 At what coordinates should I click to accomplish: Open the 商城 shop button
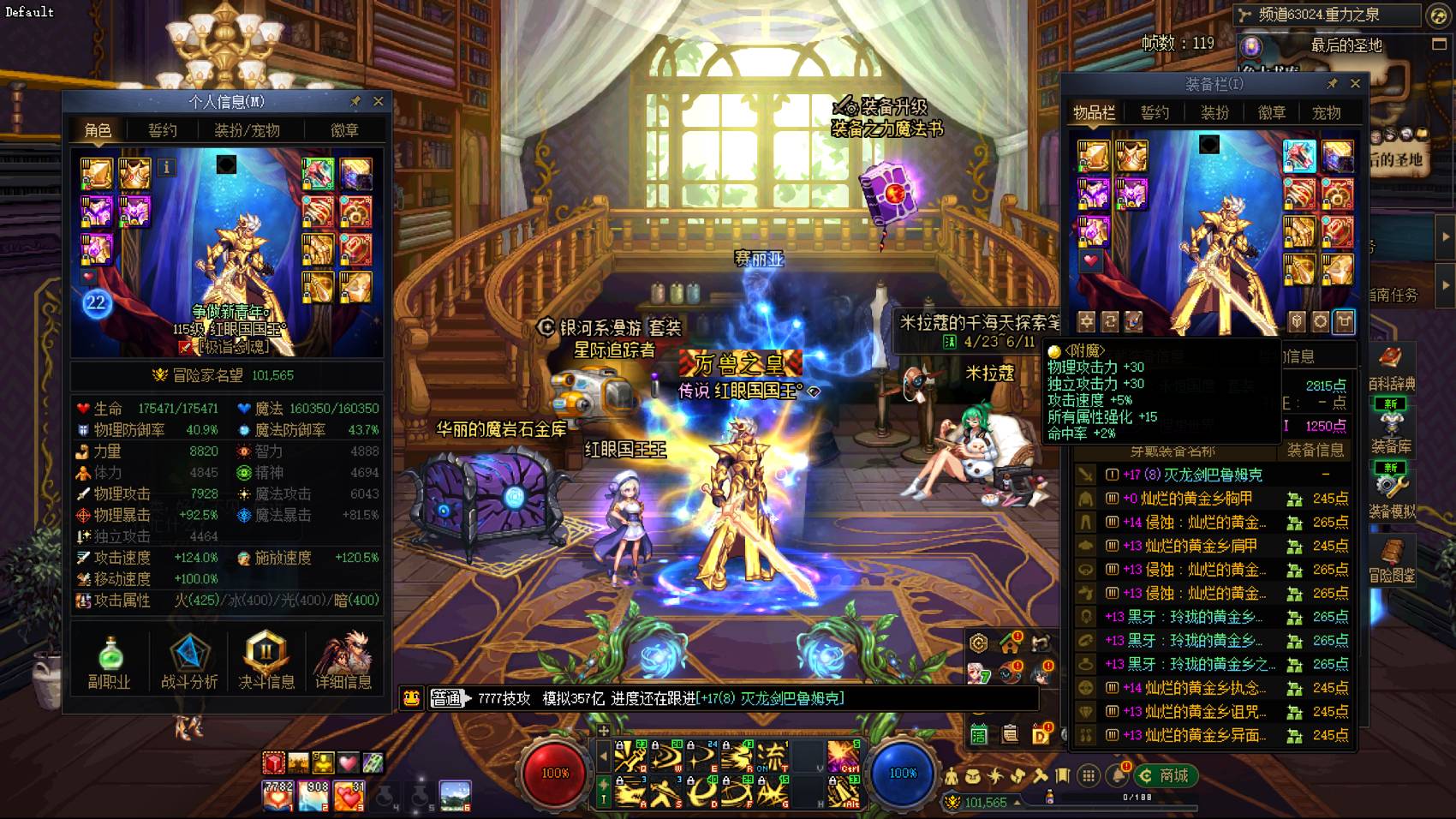[1166, 775]
